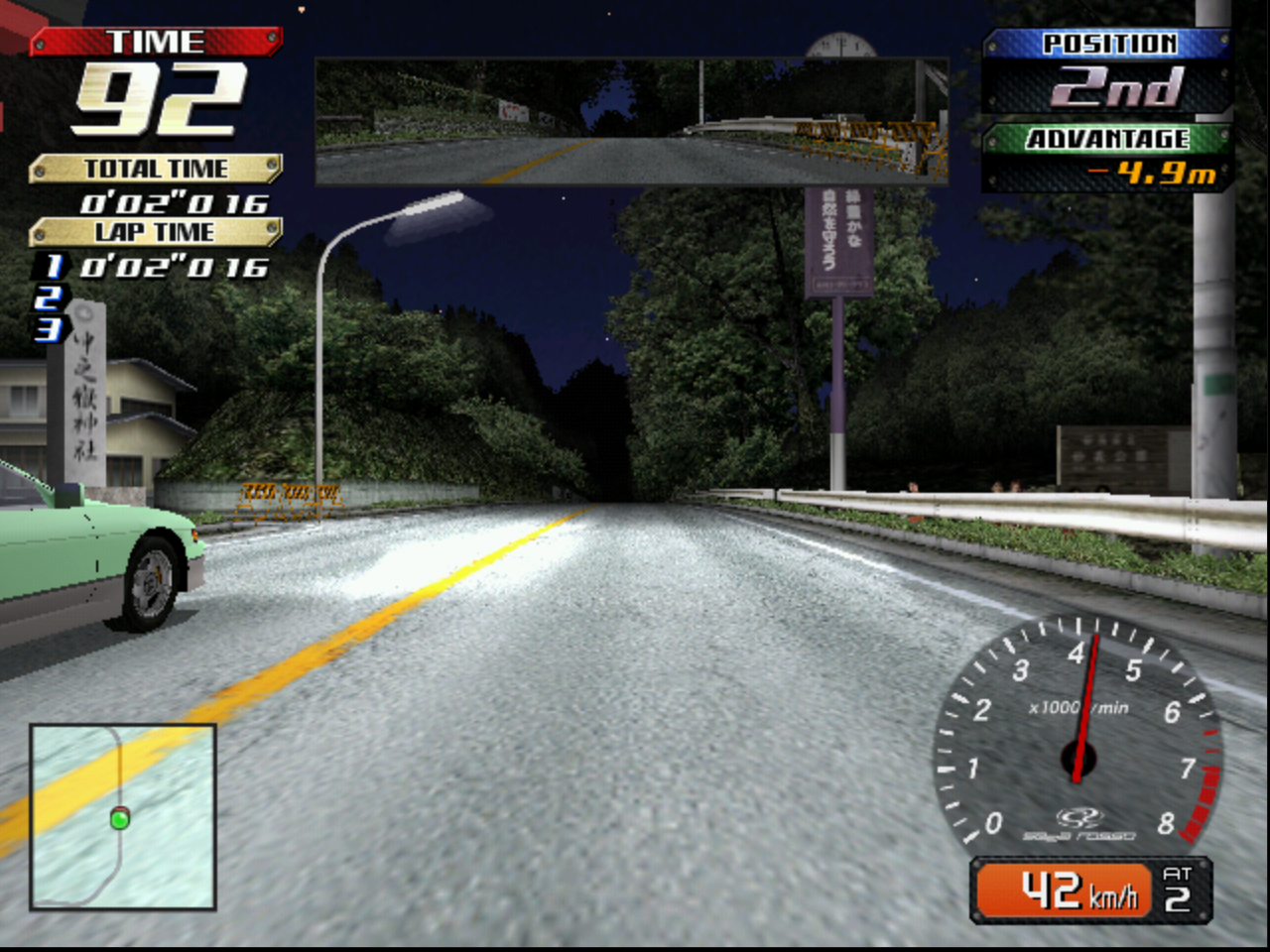Click the AT gear indicator
The width and height of the screenshot is (1270, 952).
point(1177,890)
